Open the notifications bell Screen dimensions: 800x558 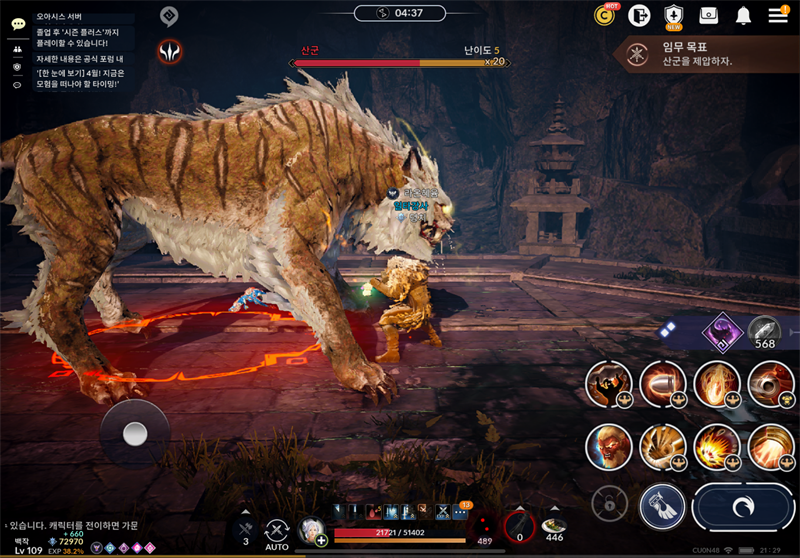click(743, 15)
